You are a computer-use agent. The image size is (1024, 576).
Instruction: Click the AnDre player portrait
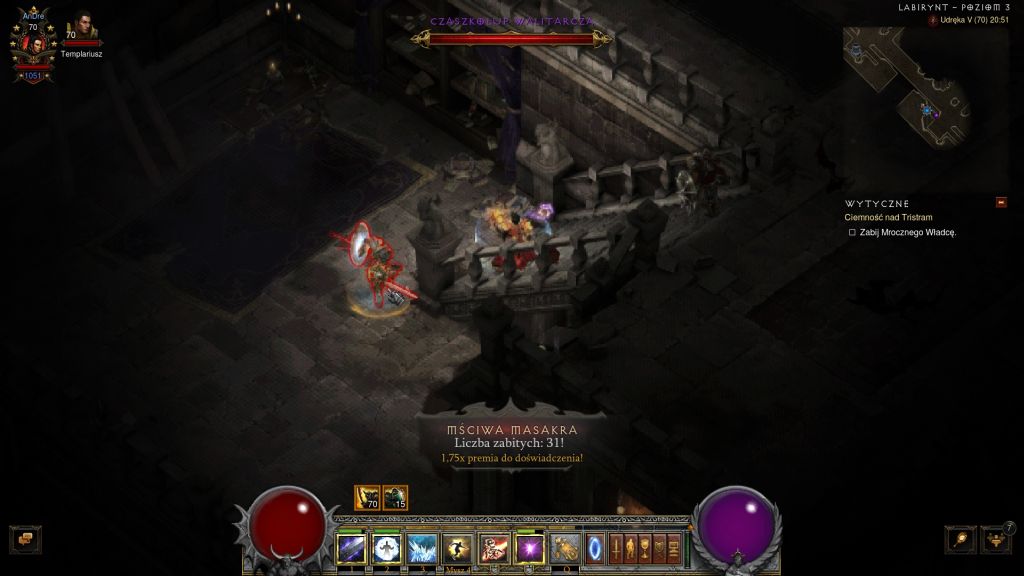point(32,45)
